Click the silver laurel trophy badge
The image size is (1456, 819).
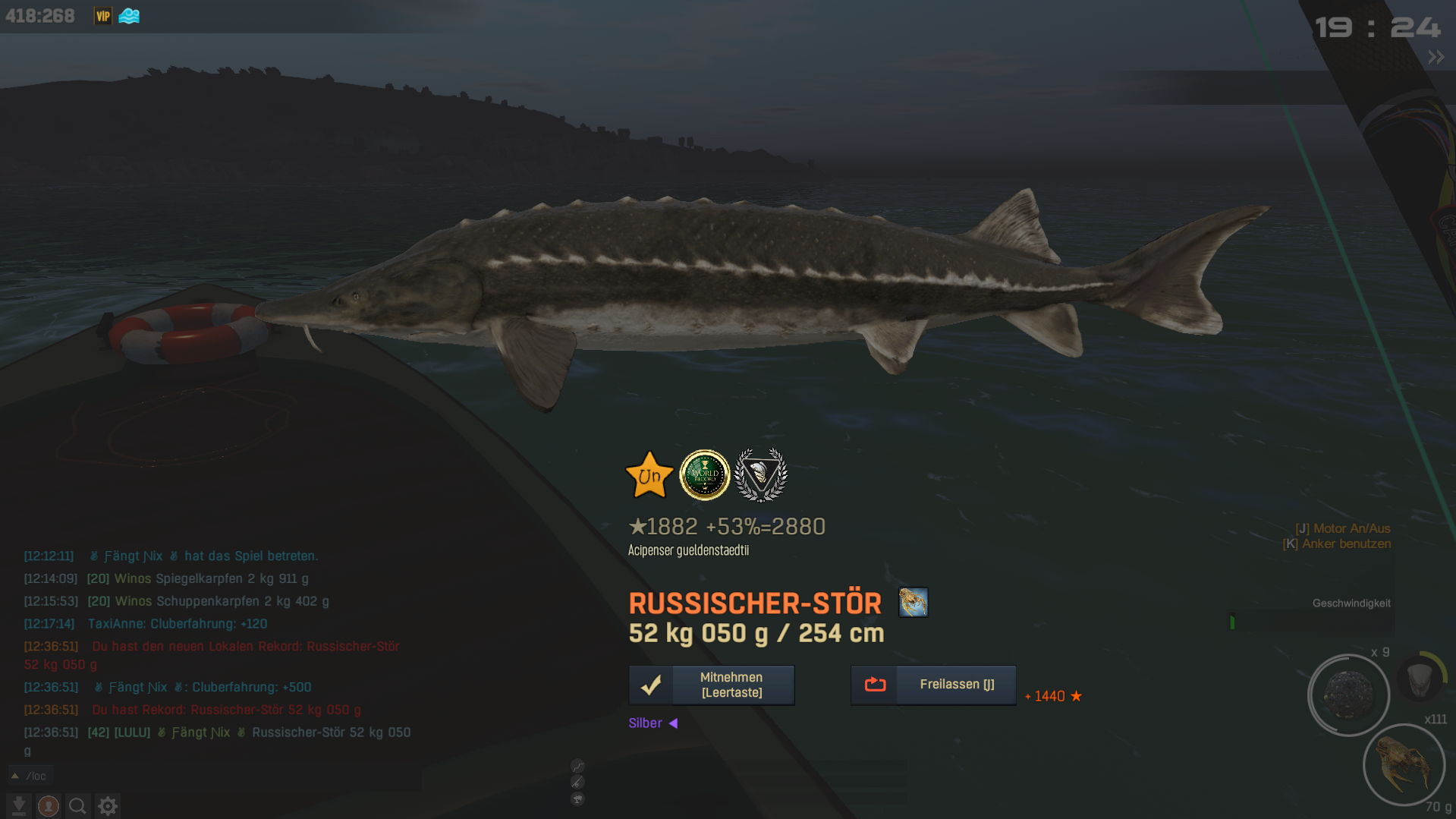[760, 476]
